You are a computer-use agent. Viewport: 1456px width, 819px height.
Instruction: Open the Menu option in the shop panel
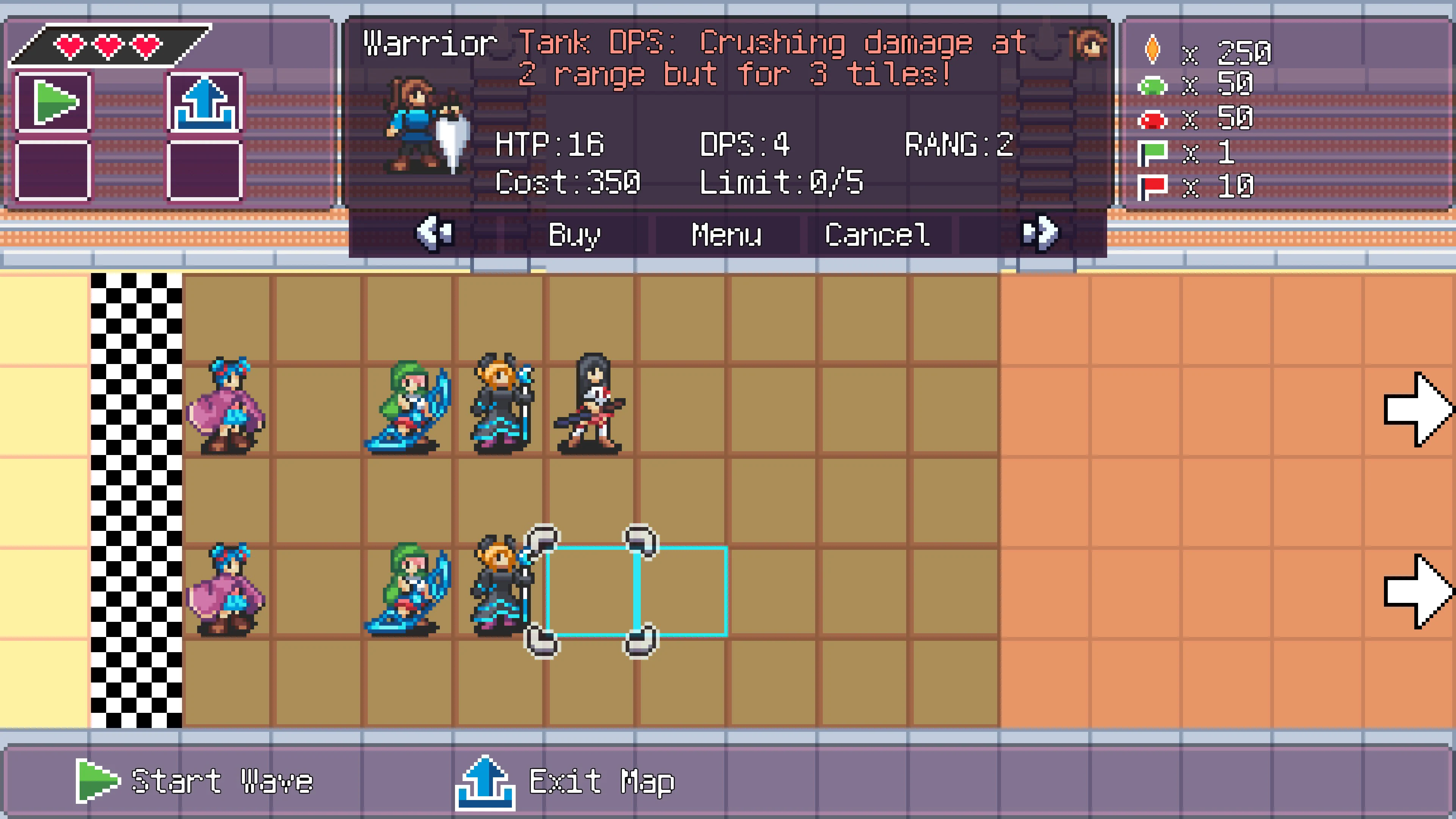pyautogui.click(x=726, y=234)
